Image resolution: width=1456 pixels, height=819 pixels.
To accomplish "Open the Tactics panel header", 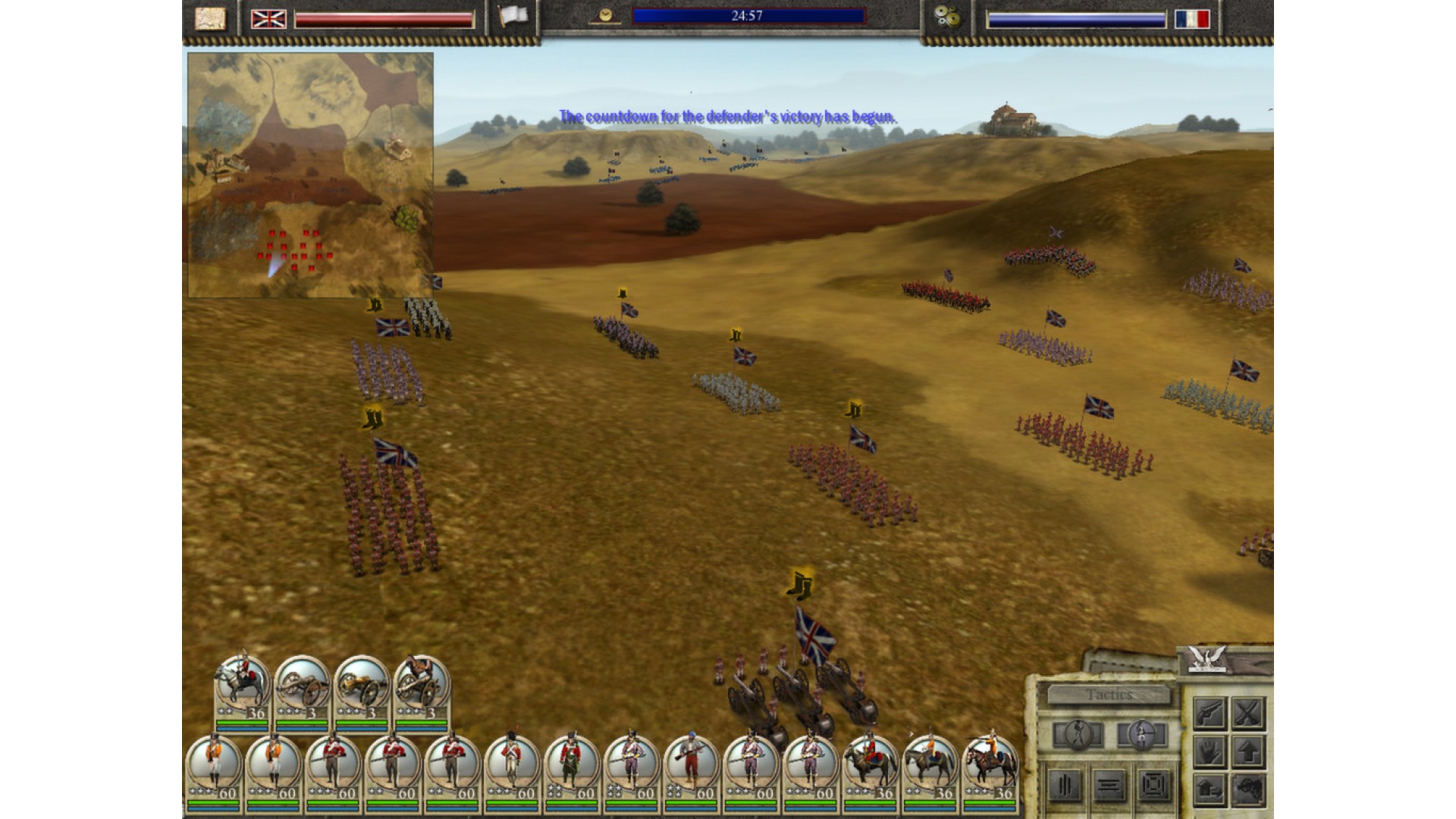I will click(1108, 695).
